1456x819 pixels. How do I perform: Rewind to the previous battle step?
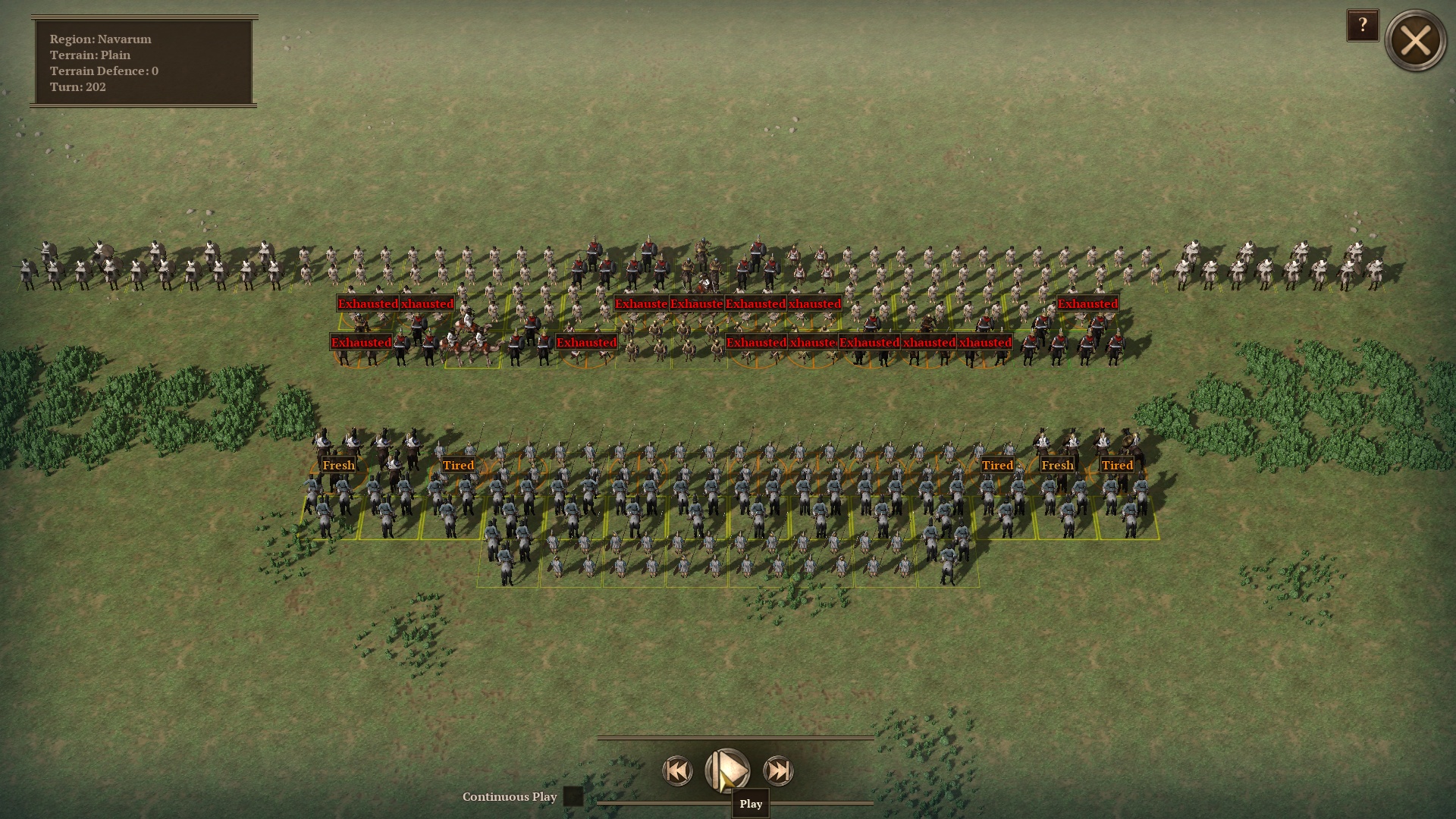pyautogui.click(x=677, y=771)
